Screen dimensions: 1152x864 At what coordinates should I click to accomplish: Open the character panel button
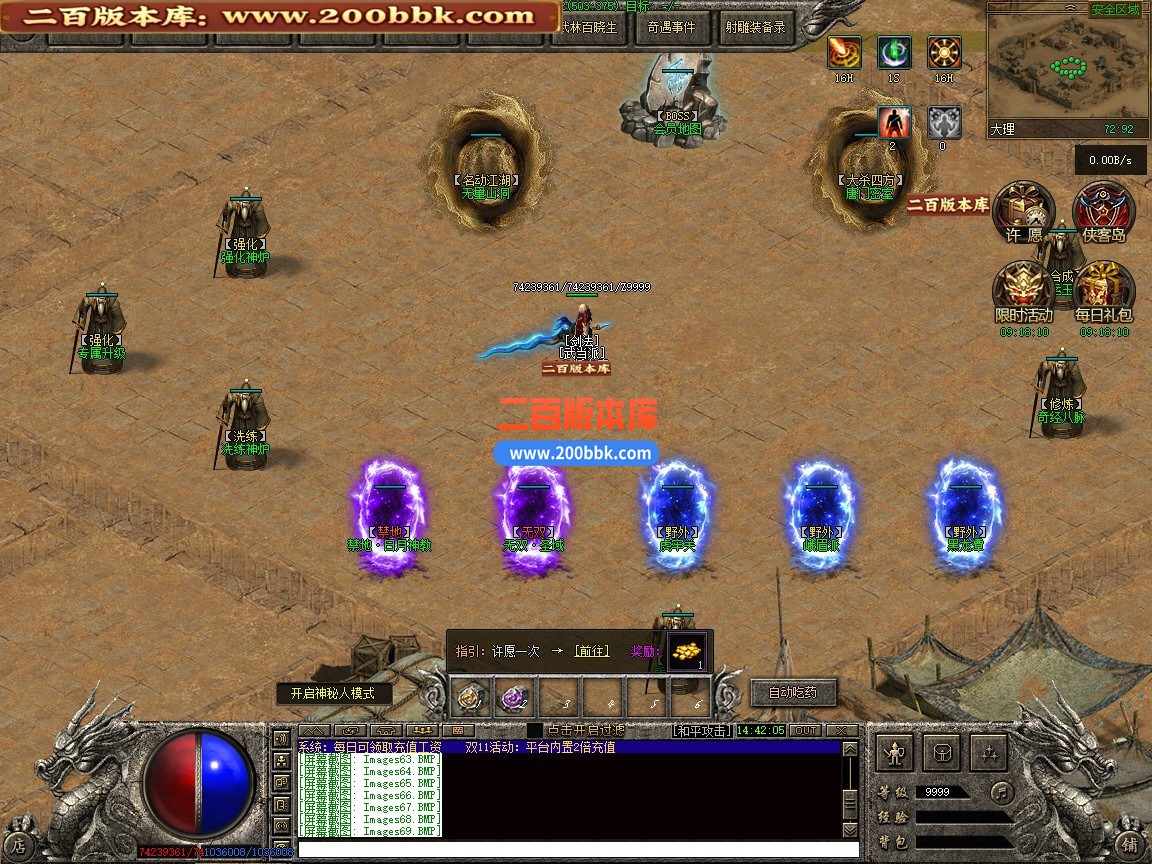(x=895, y=753)
